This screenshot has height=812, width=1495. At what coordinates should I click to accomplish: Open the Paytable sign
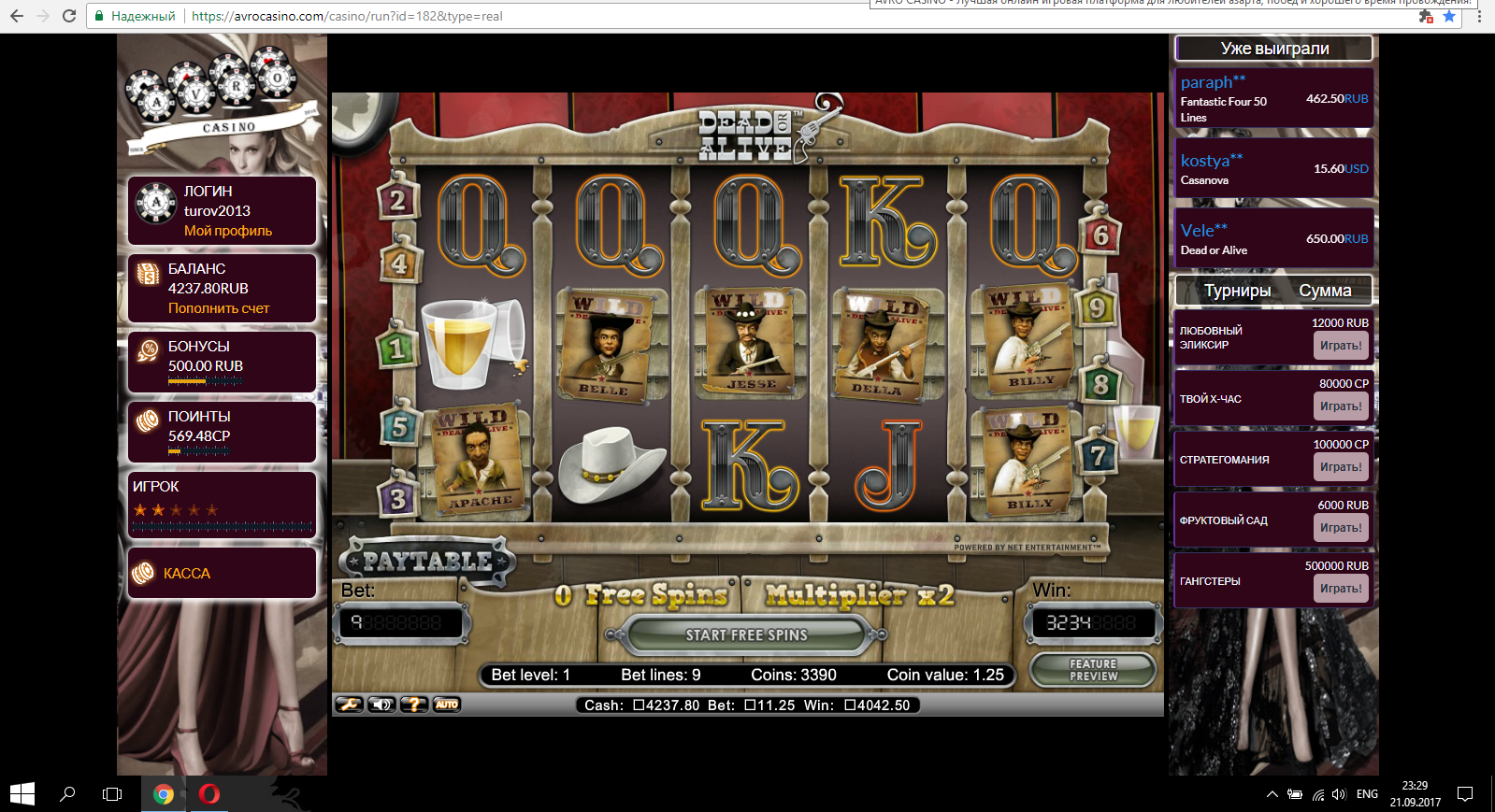point(427,561)
